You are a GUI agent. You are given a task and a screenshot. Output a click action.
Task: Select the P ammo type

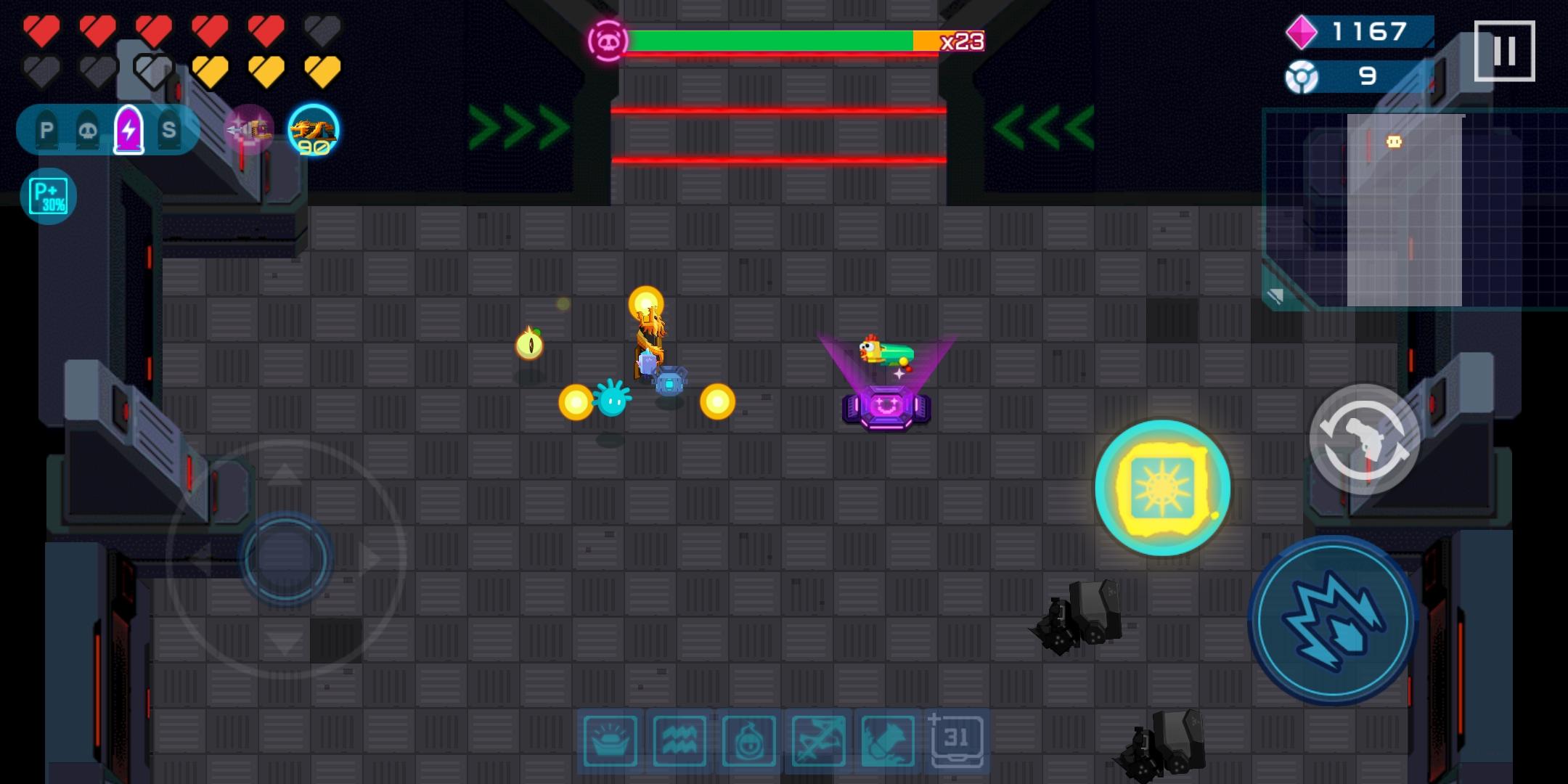click(47, 131)
